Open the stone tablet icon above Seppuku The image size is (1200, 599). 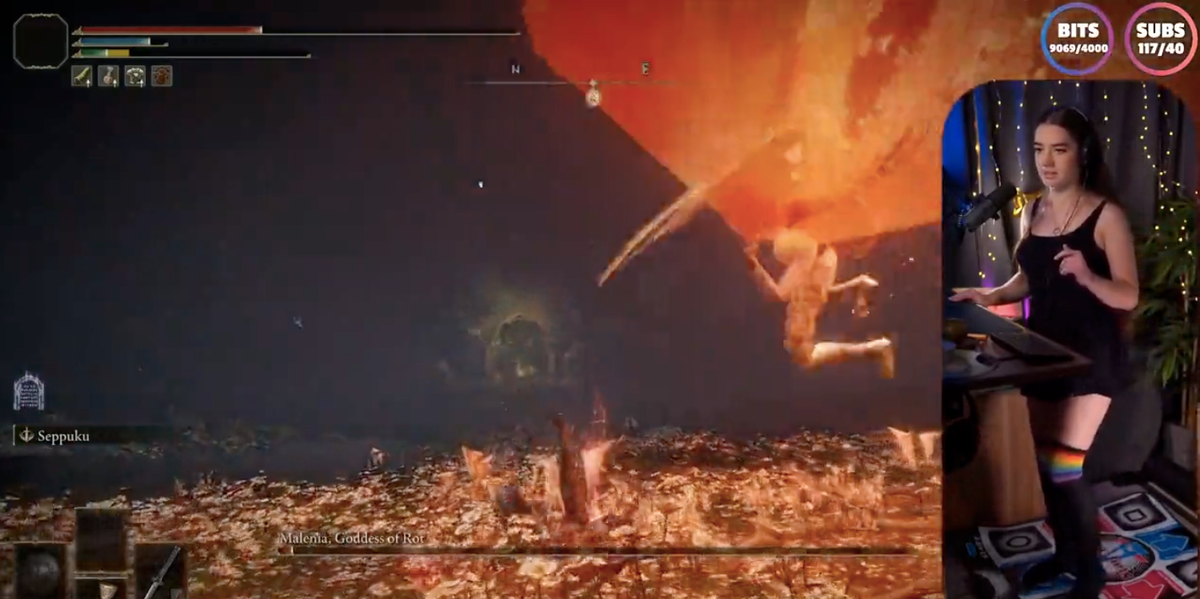pos(28,391)
